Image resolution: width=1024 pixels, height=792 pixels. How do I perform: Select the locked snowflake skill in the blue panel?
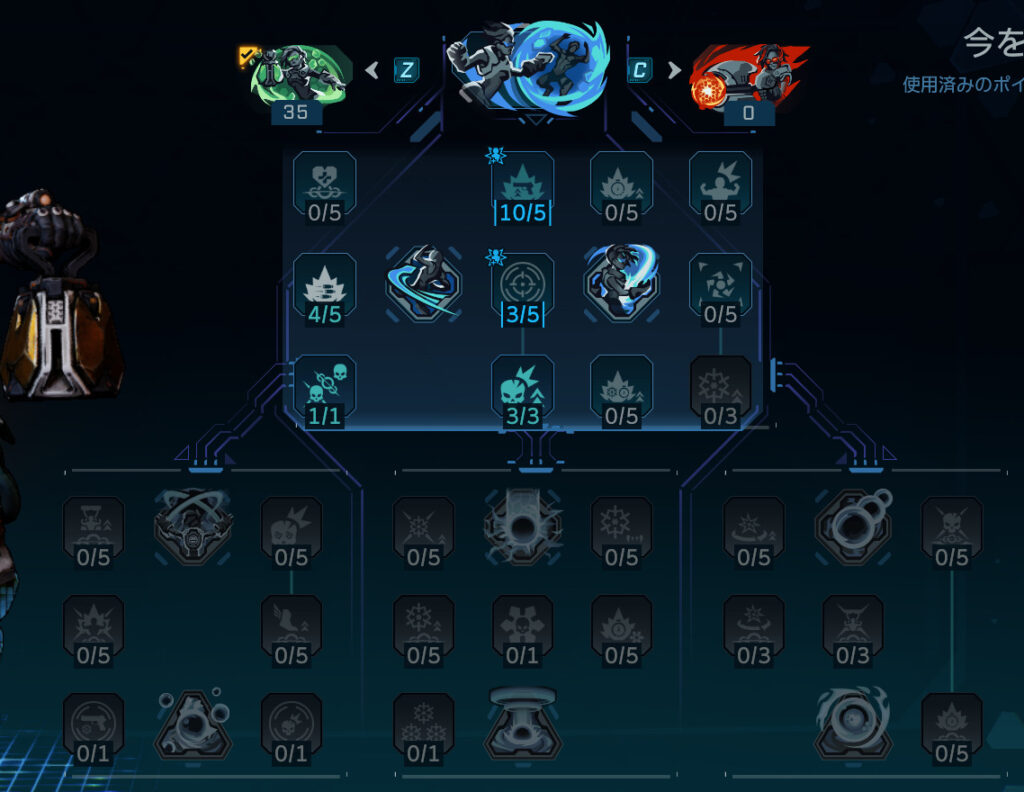720,386
